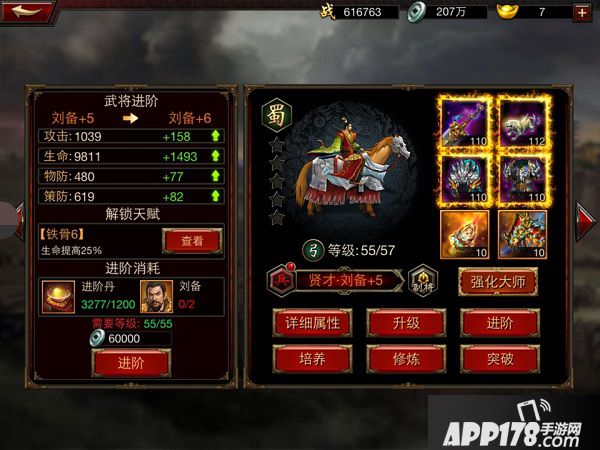Open the white horse mount slot
The image size is (600, 450).
click(x=523, y=121)
